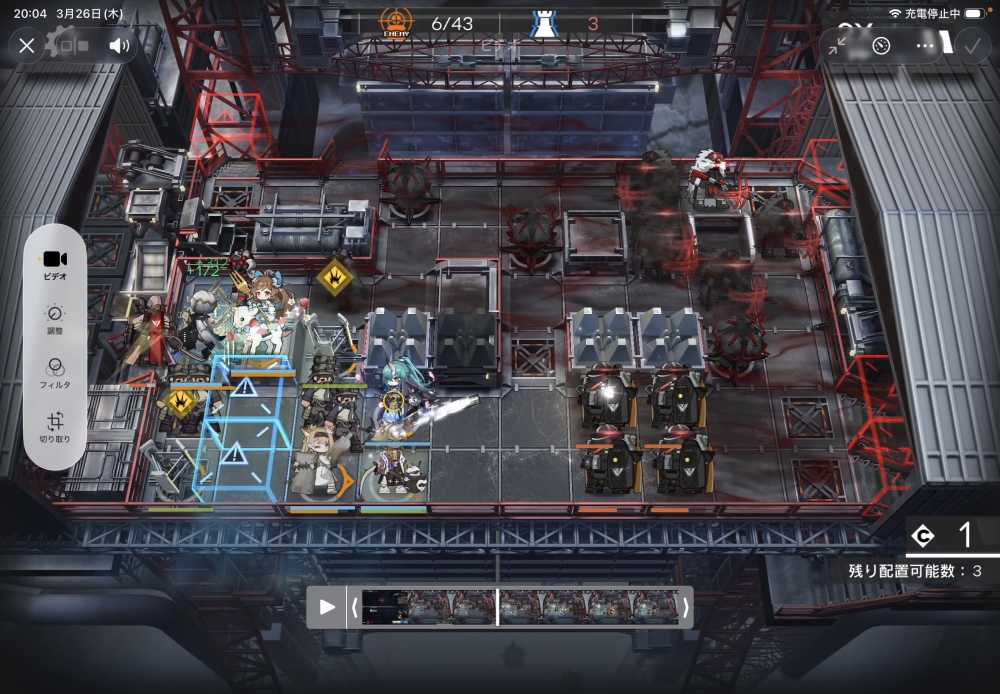Select the フィルタ filter tab

pos(55,372)
